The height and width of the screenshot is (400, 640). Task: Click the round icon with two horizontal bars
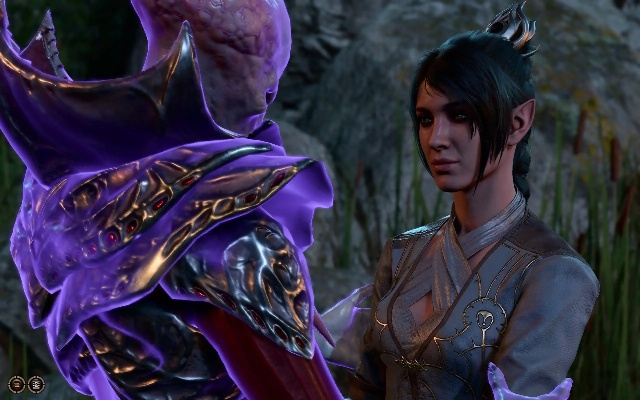[x=16, y=384]
